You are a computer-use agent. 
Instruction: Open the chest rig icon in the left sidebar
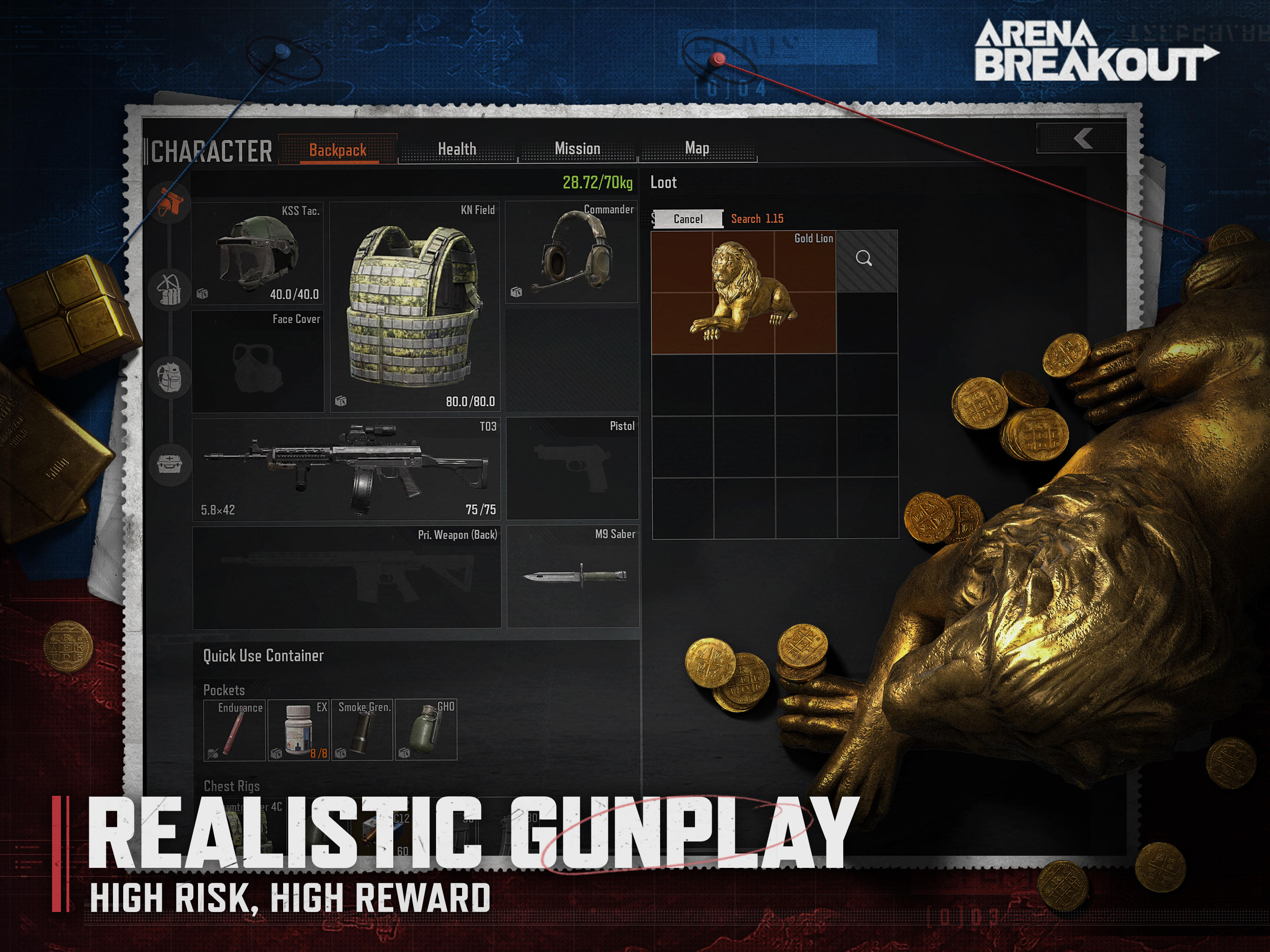coord(169,290)
